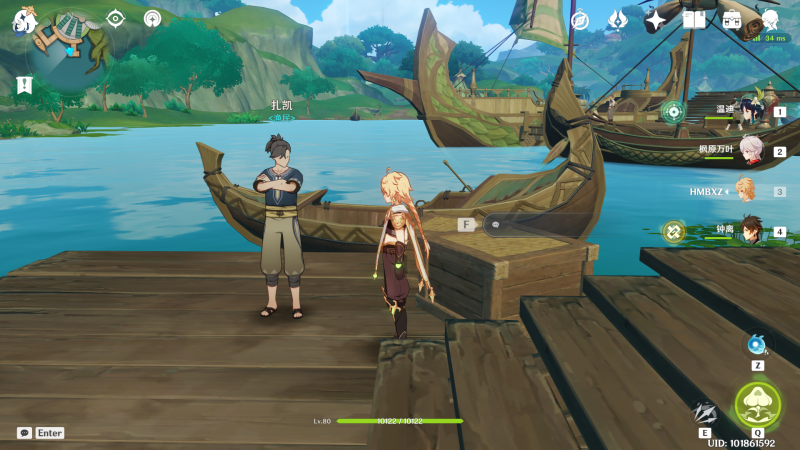Open the Paimon menu
The image size is (800, 450).
pyautogui.click(x=23, y=19)
